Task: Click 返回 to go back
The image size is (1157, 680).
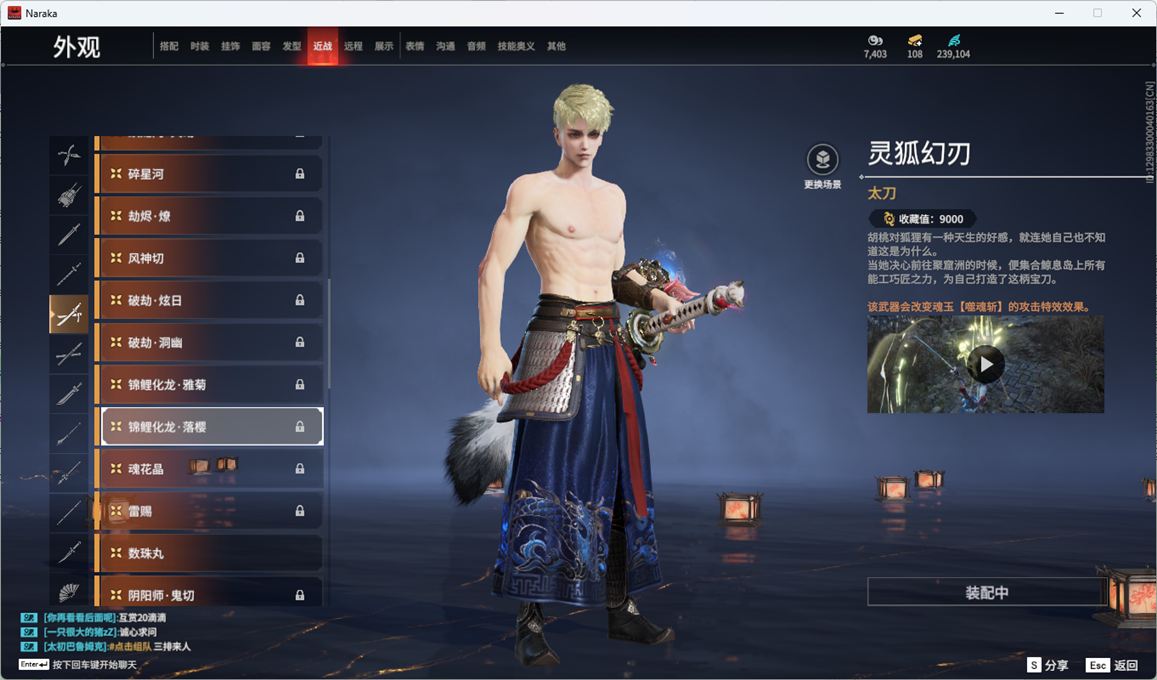Action: [x=1113, y=665]
